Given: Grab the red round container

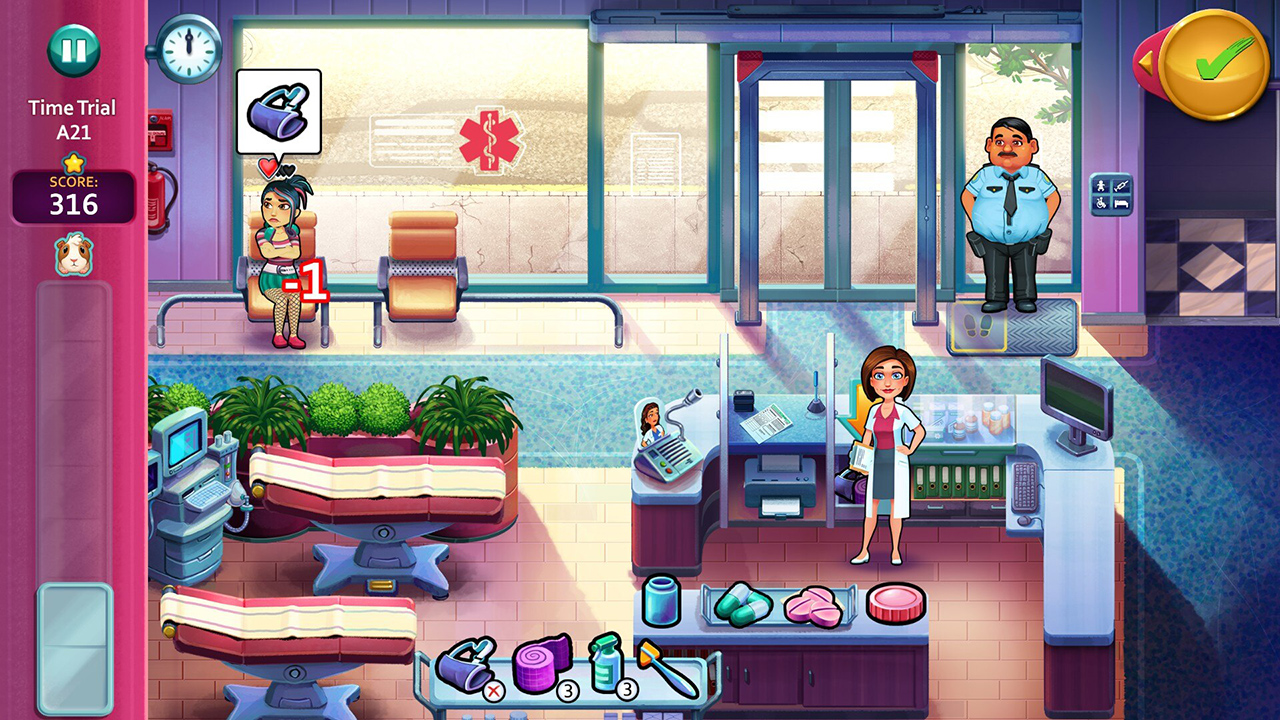Looking at the screenshot, I should tap(895, 602).
